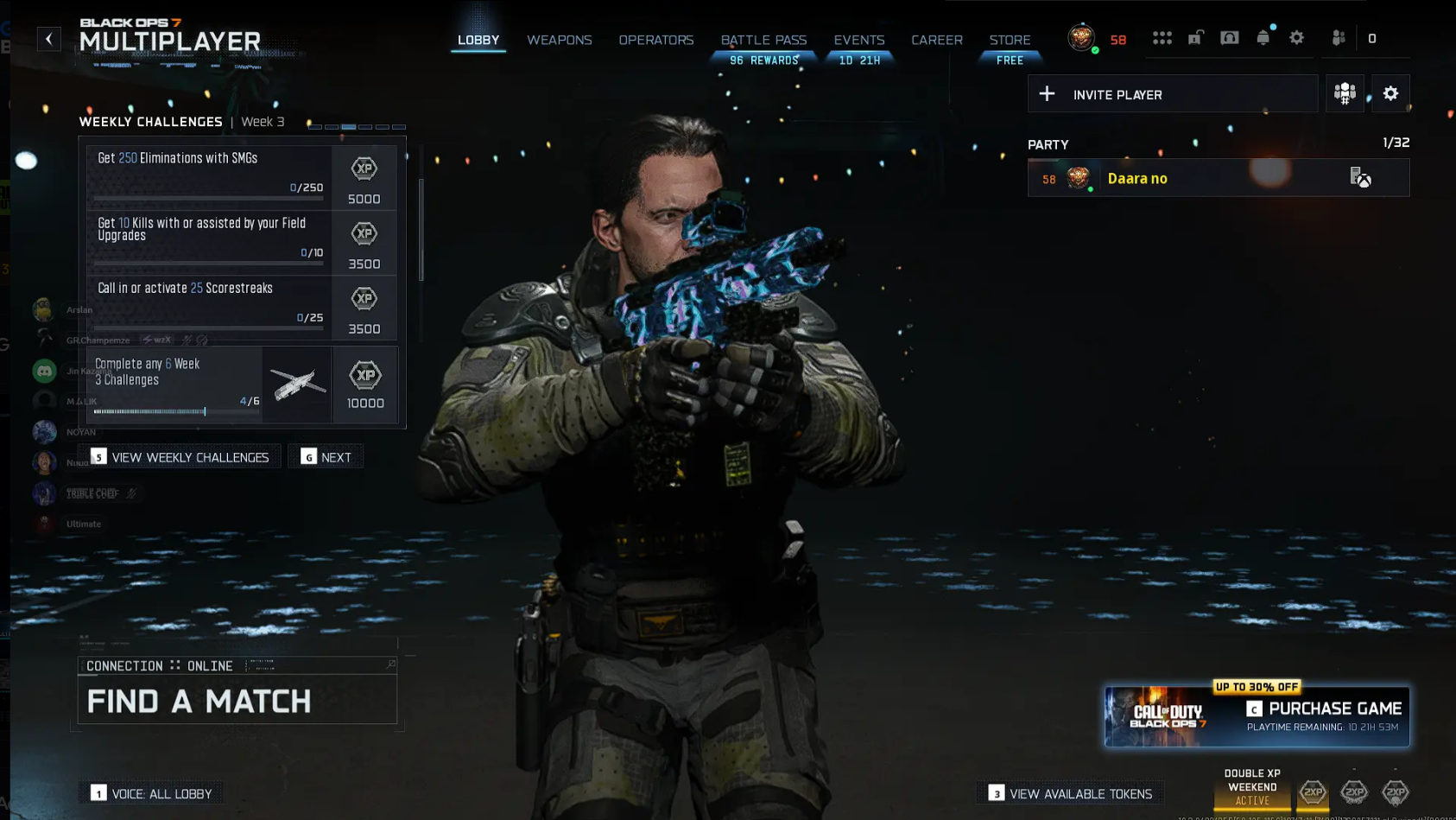Open the party settings gear

pos(1390,92)
